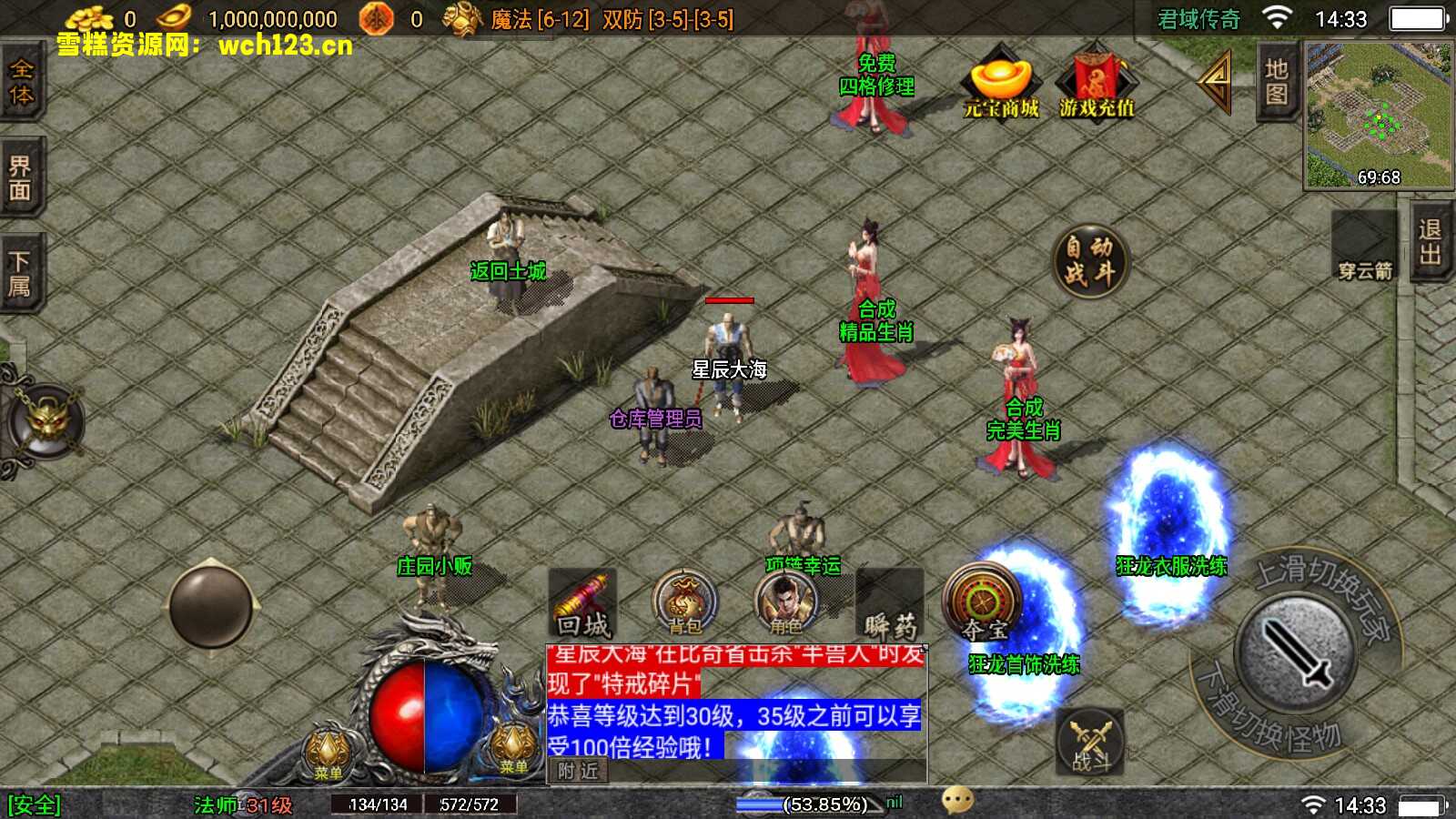1456x819 pixels.
Task: Open the 元宝商城 gem shop icon
Action: [x=998, y=86]
